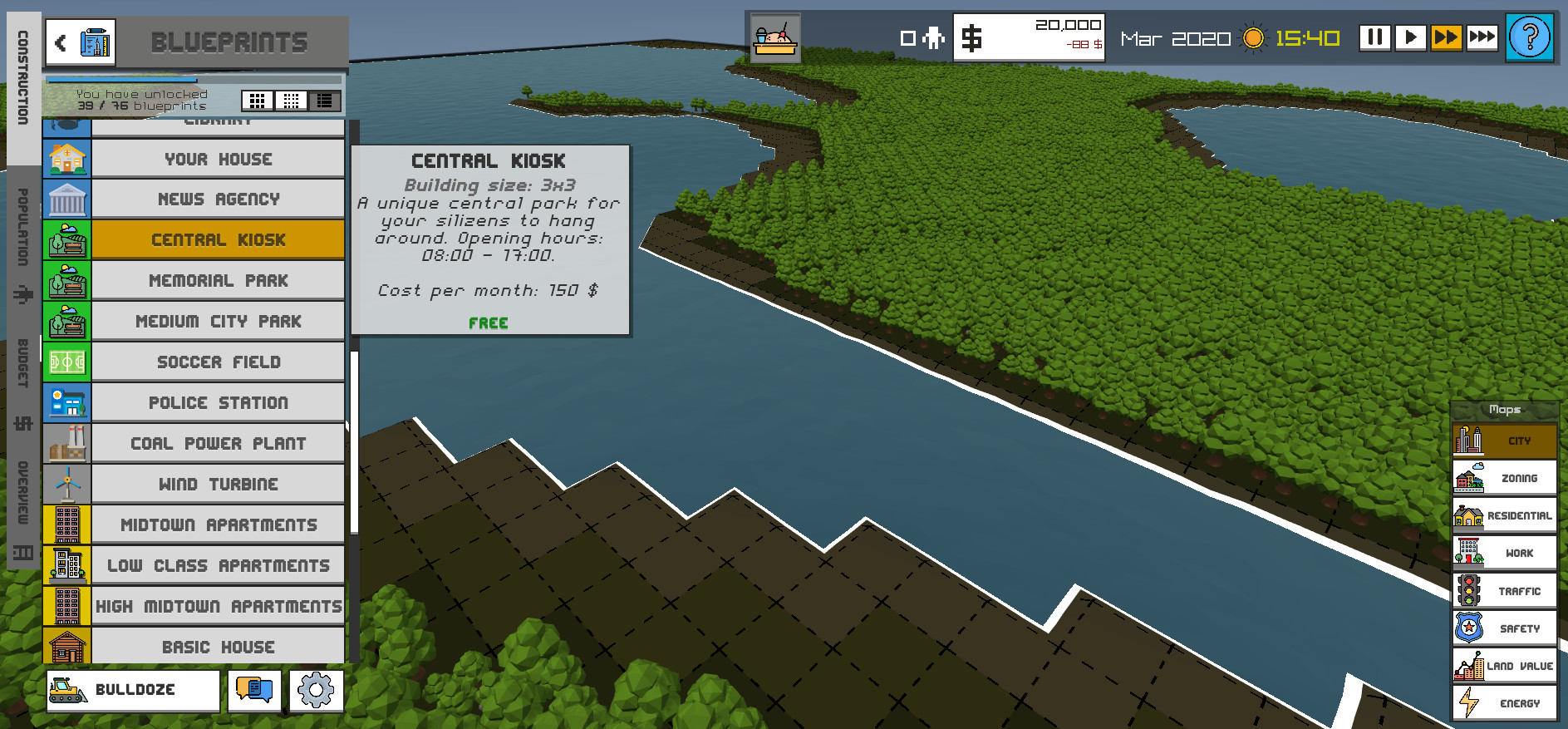Choose the Police Station blueprint

click(x=218, y=403)
